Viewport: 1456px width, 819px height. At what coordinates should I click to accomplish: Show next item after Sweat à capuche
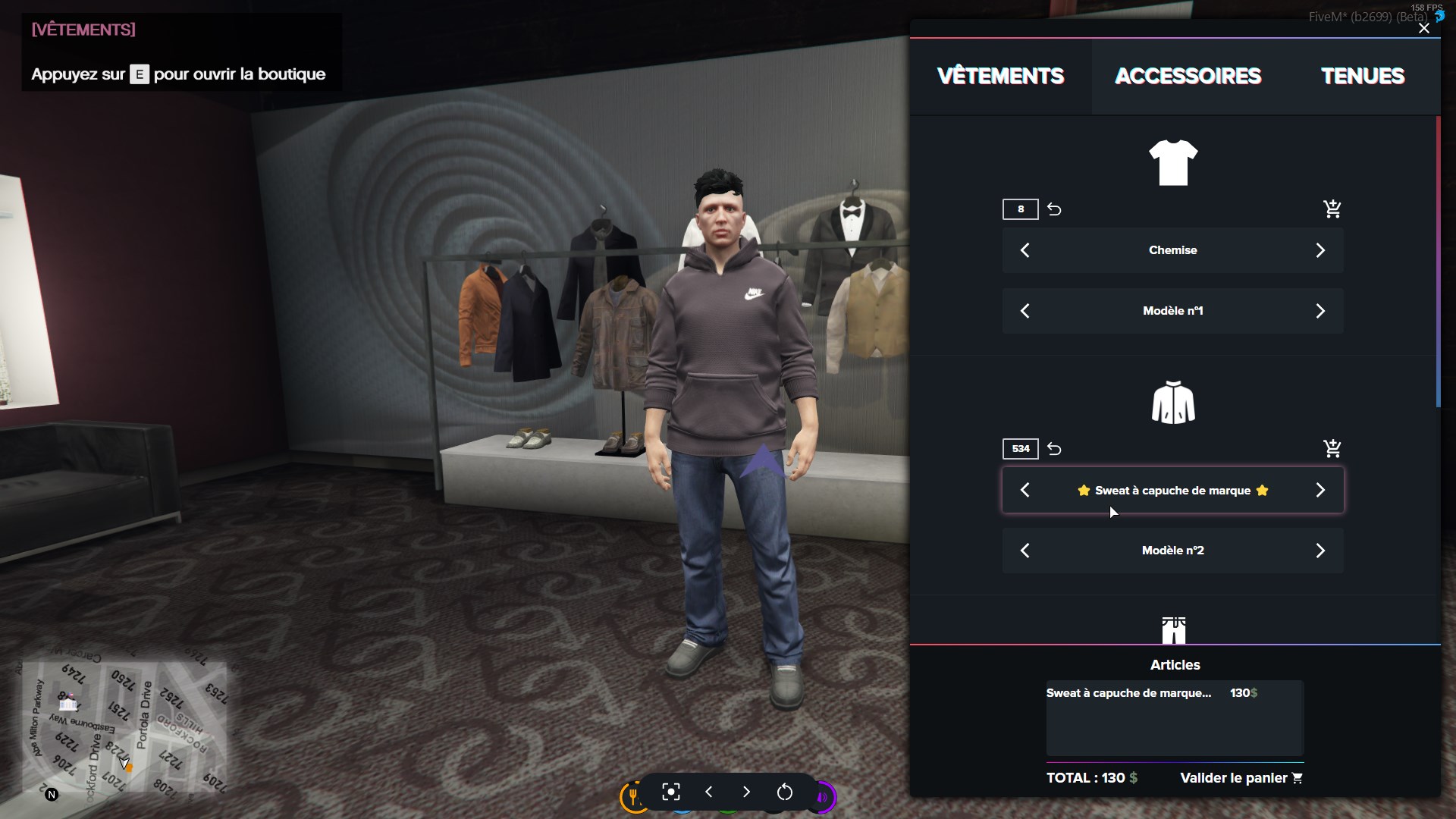pyautogui.click(x=1320, y=490)
